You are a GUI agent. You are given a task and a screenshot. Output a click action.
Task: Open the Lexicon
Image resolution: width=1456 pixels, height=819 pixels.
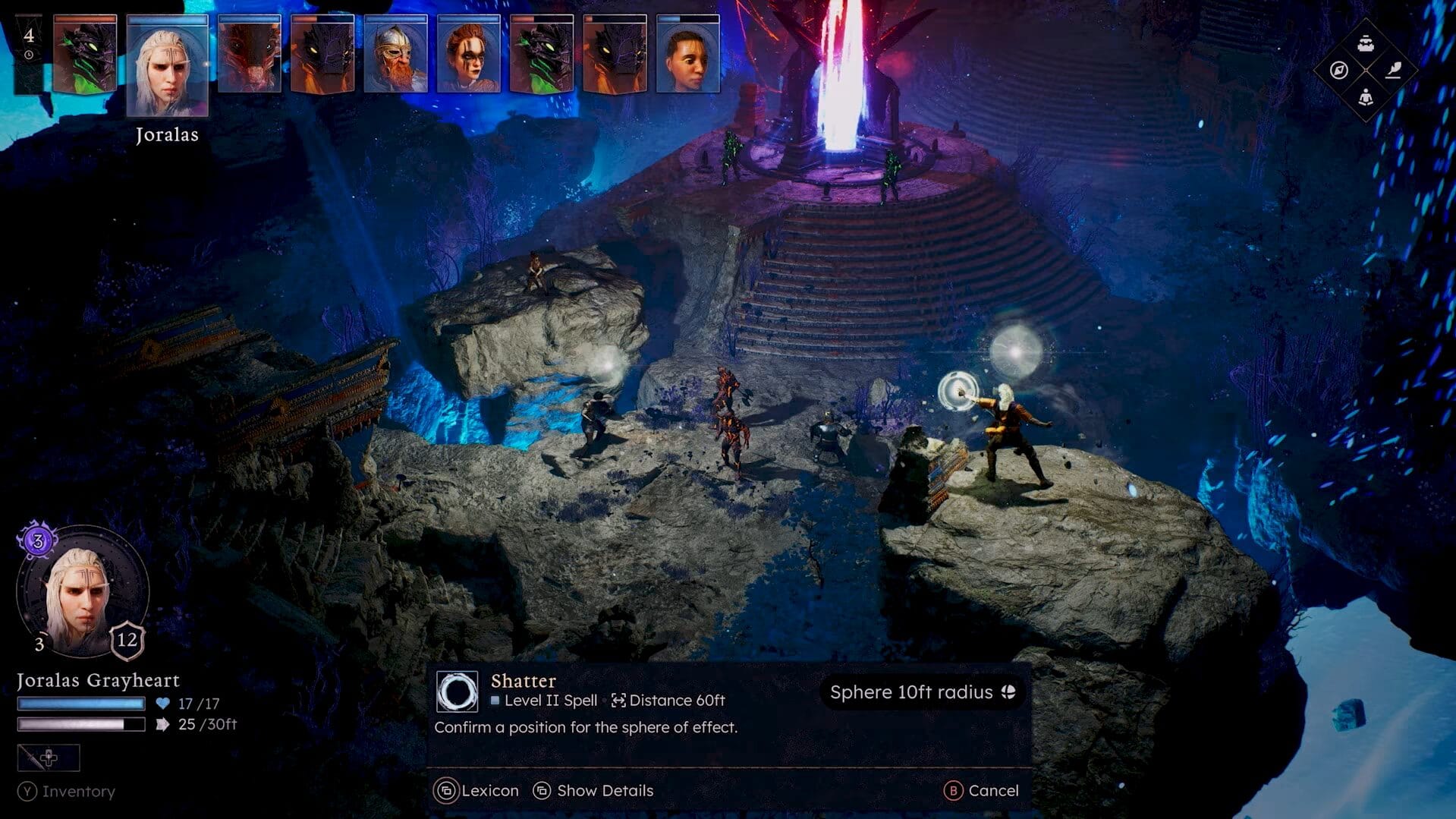coord(476,791)
